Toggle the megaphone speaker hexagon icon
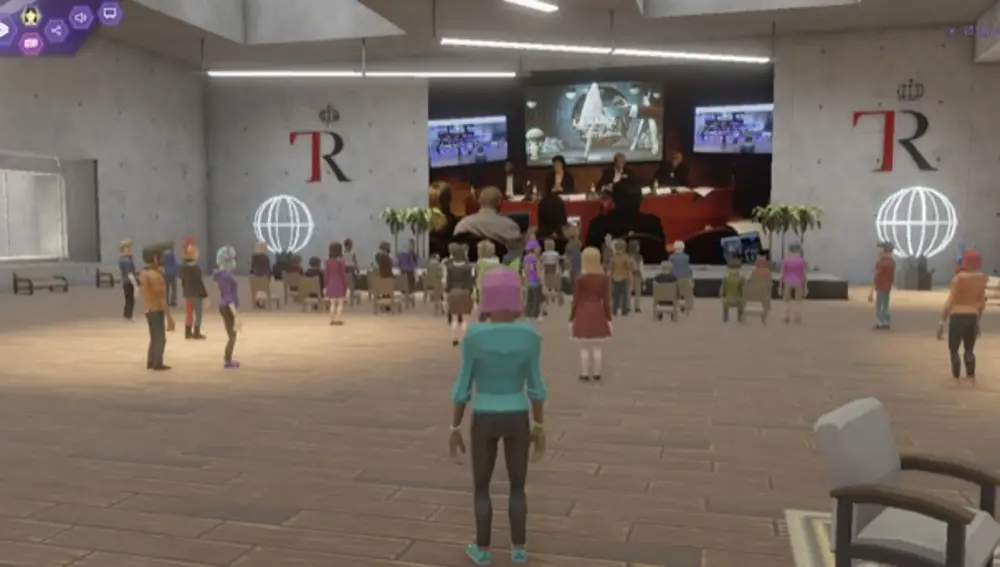Screen dimensions: 1000x567 (x=81, y=17)
